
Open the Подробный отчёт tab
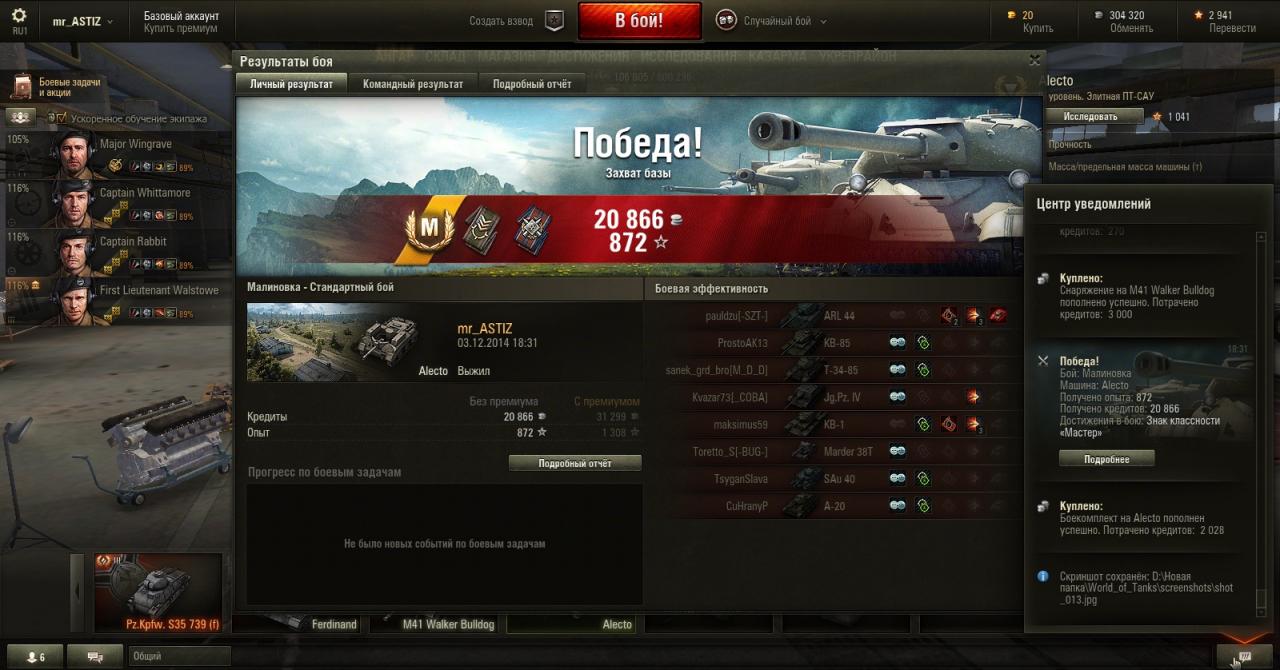click(532, 84)
